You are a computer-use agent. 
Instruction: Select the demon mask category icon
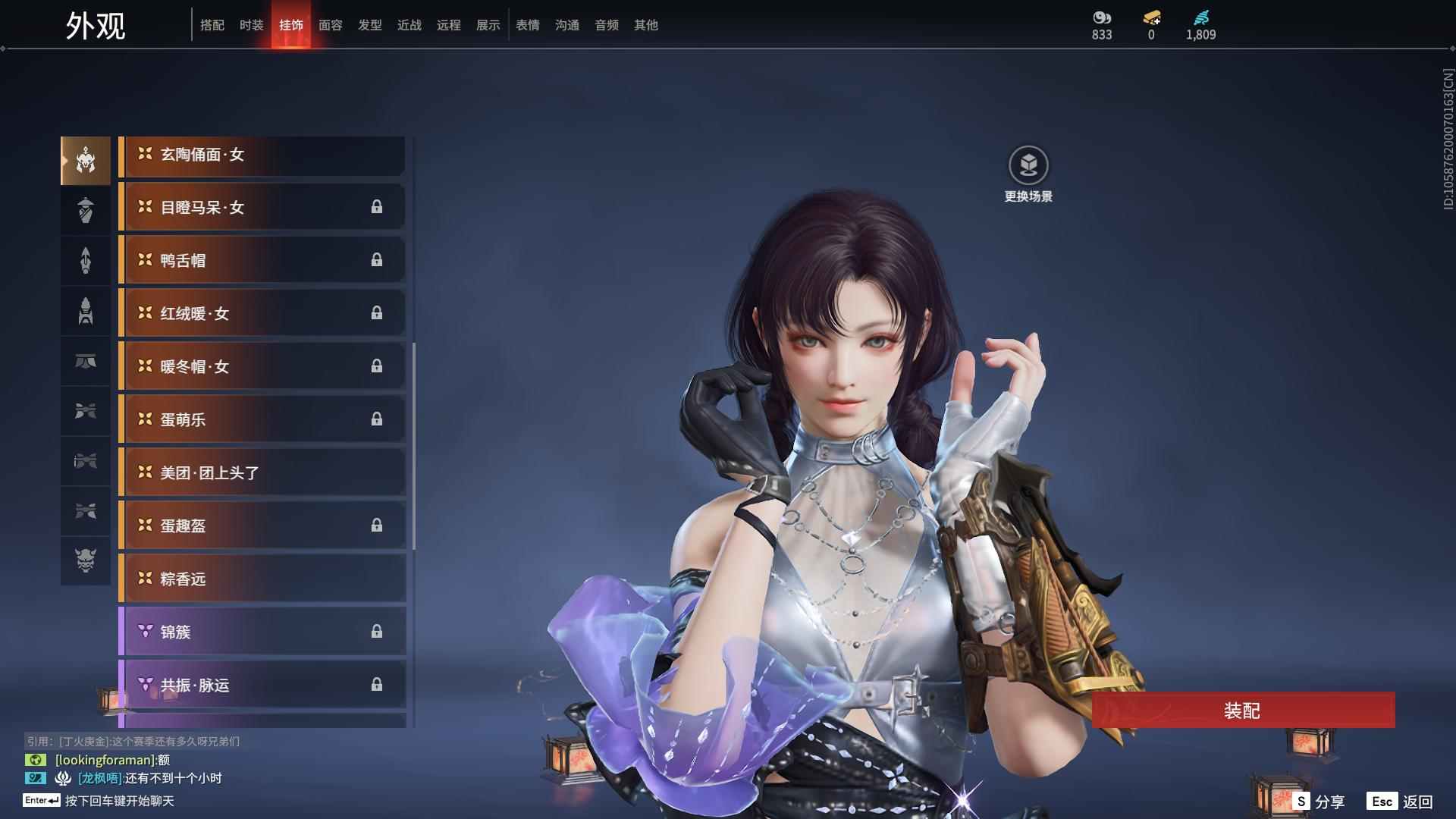click(86, 560)
